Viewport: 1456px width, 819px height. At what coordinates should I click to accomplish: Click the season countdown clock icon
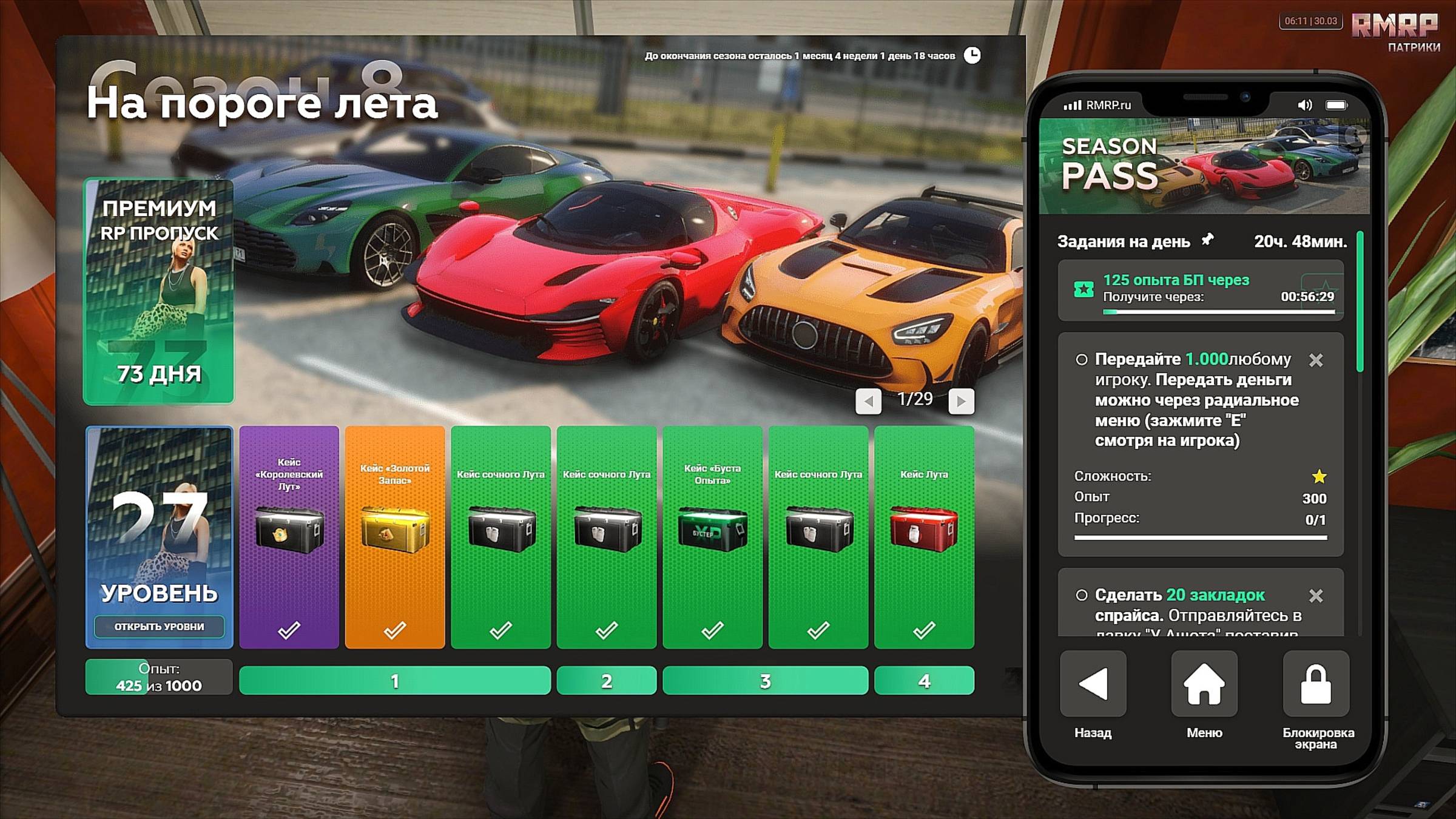point(972,55)
